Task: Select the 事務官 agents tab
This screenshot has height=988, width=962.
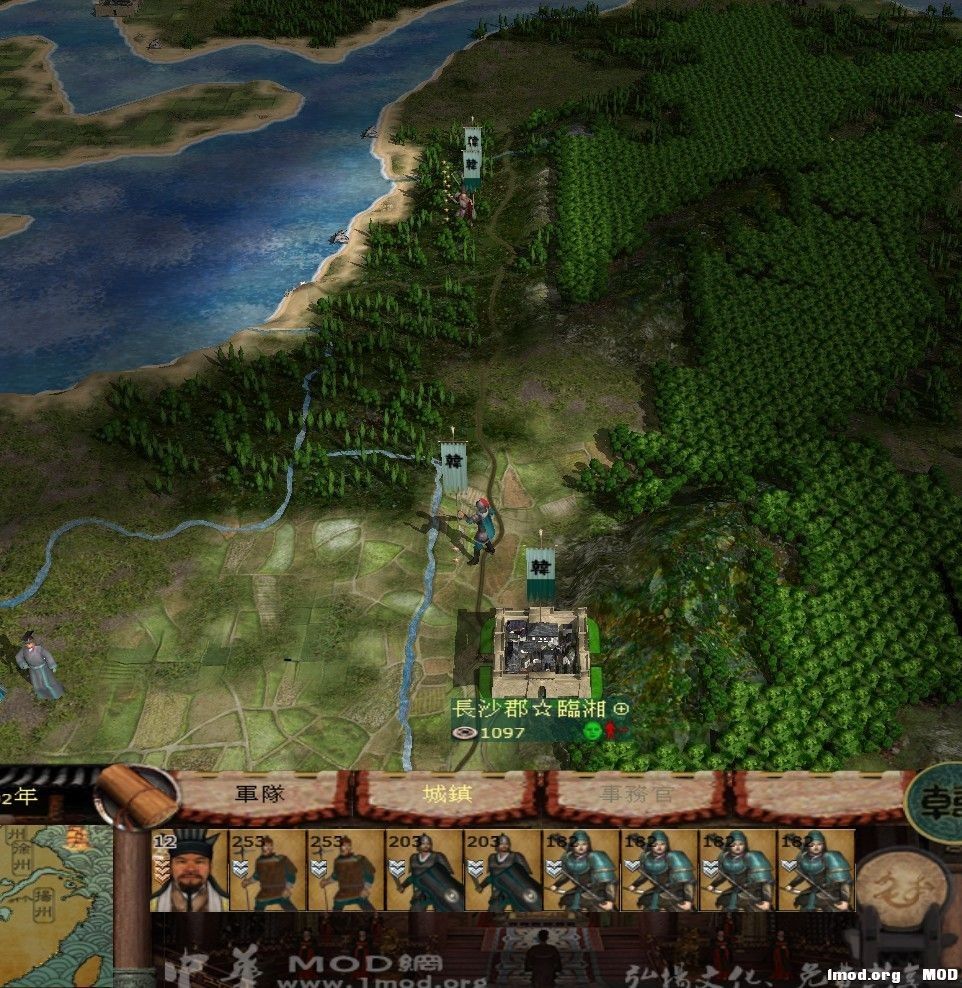Action: [x=636, y=796]
